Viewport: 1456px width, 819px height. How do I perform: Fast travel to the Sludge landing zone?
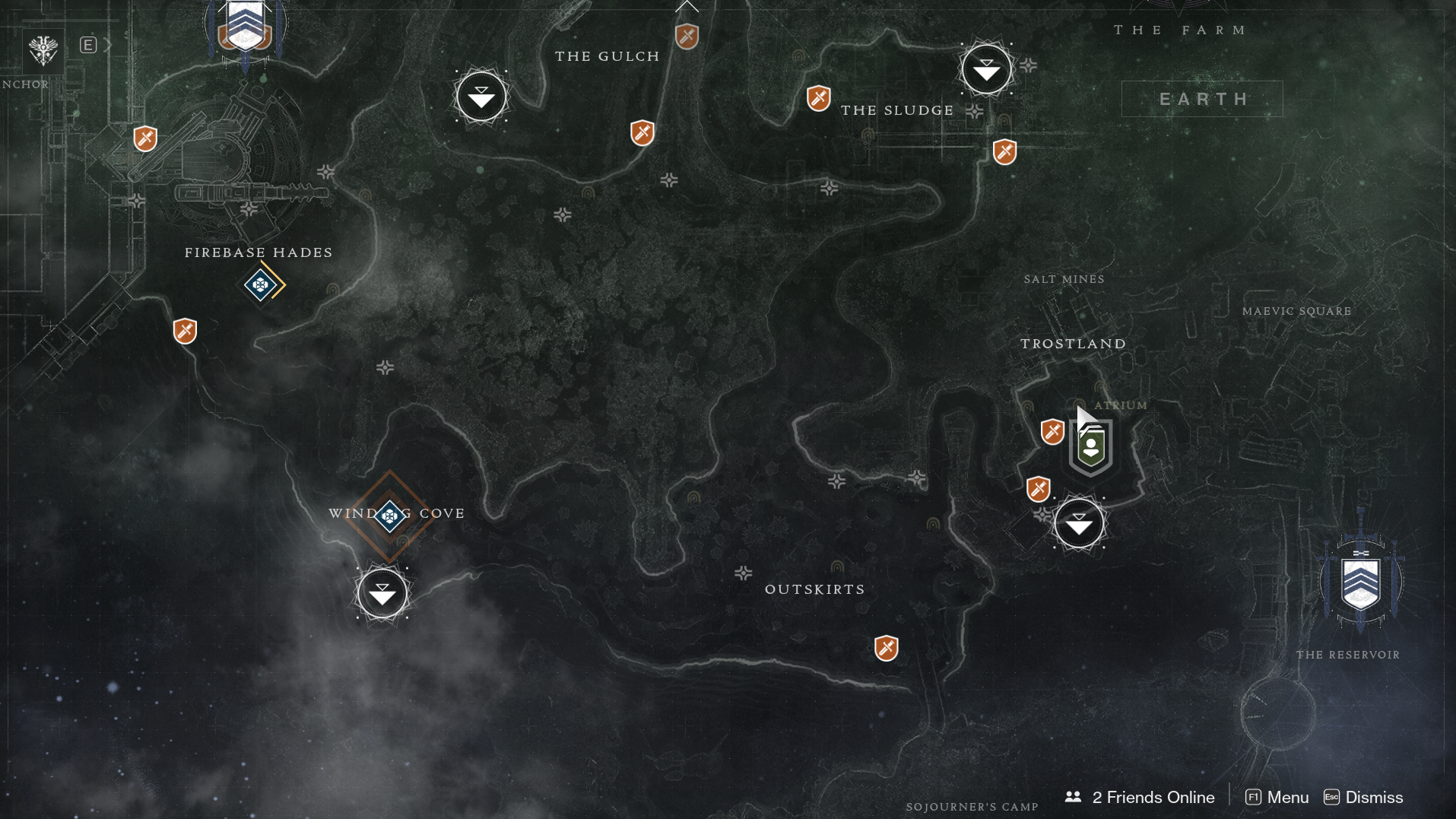(x=986, y=70)
